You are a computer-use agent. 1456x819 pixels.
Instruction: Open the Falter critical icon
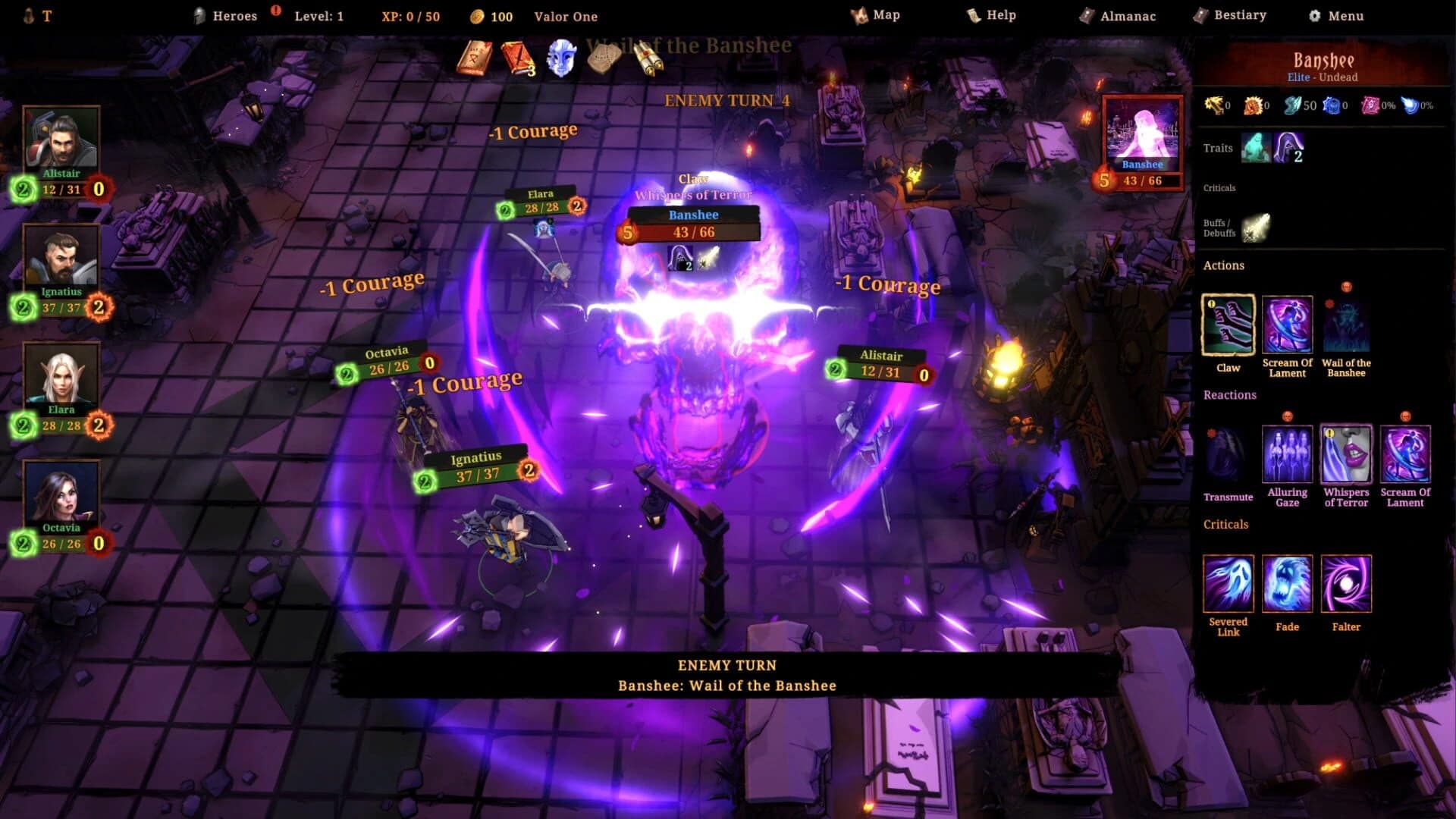(x=1345, y=584)
